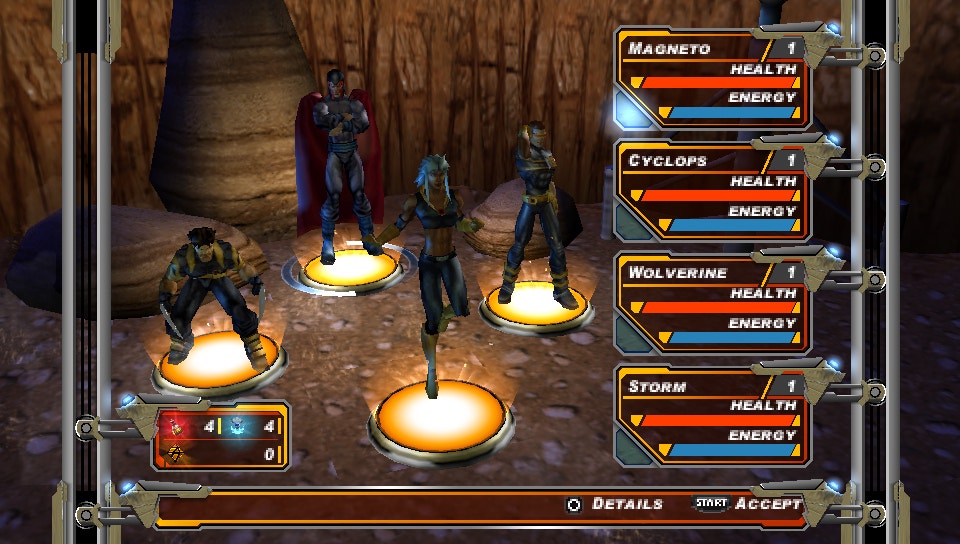Open character Details
This screenshot has height=544, width=960.
(x=615, y=504)
